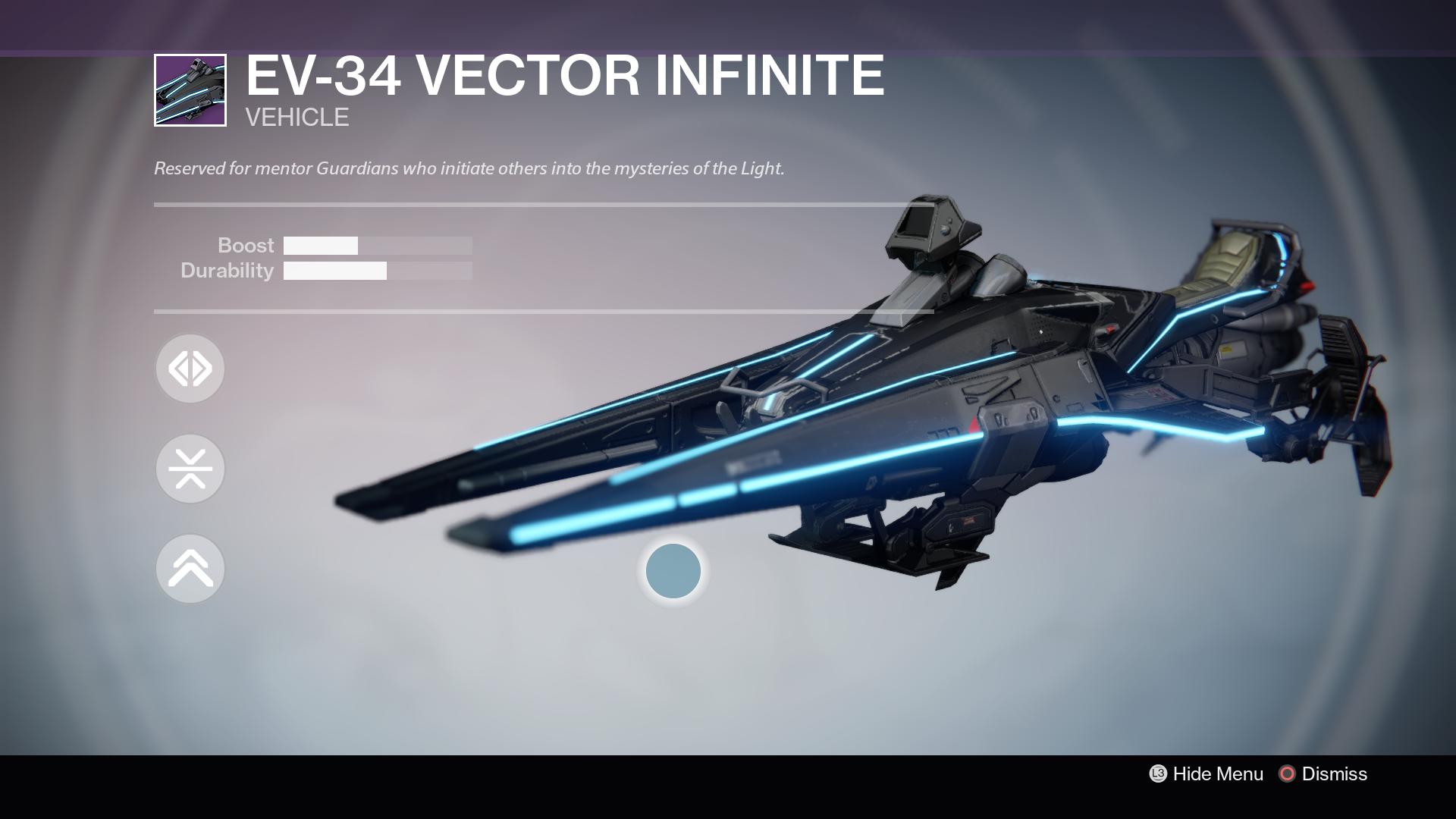This screenshot has height=819, width=1456.
Task: Select the handling icon with crossed chevrons
Action: pos(190,469)
